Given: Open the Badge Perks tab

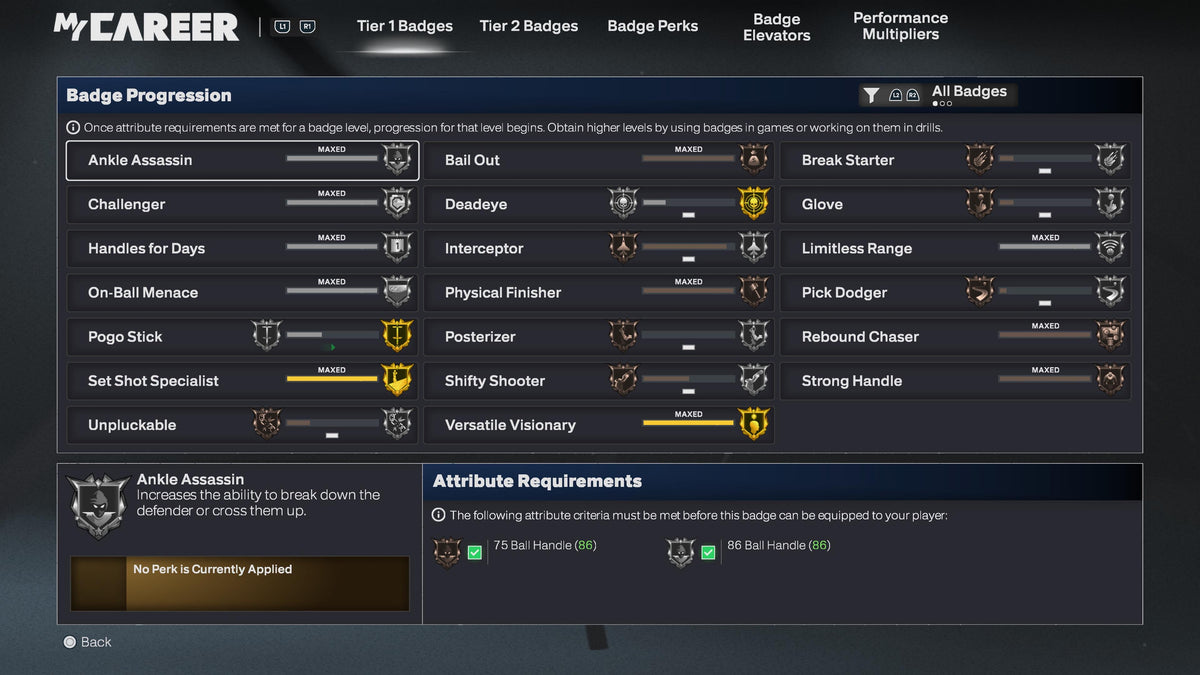Looking at the screenshot, I should click(652, 26).
